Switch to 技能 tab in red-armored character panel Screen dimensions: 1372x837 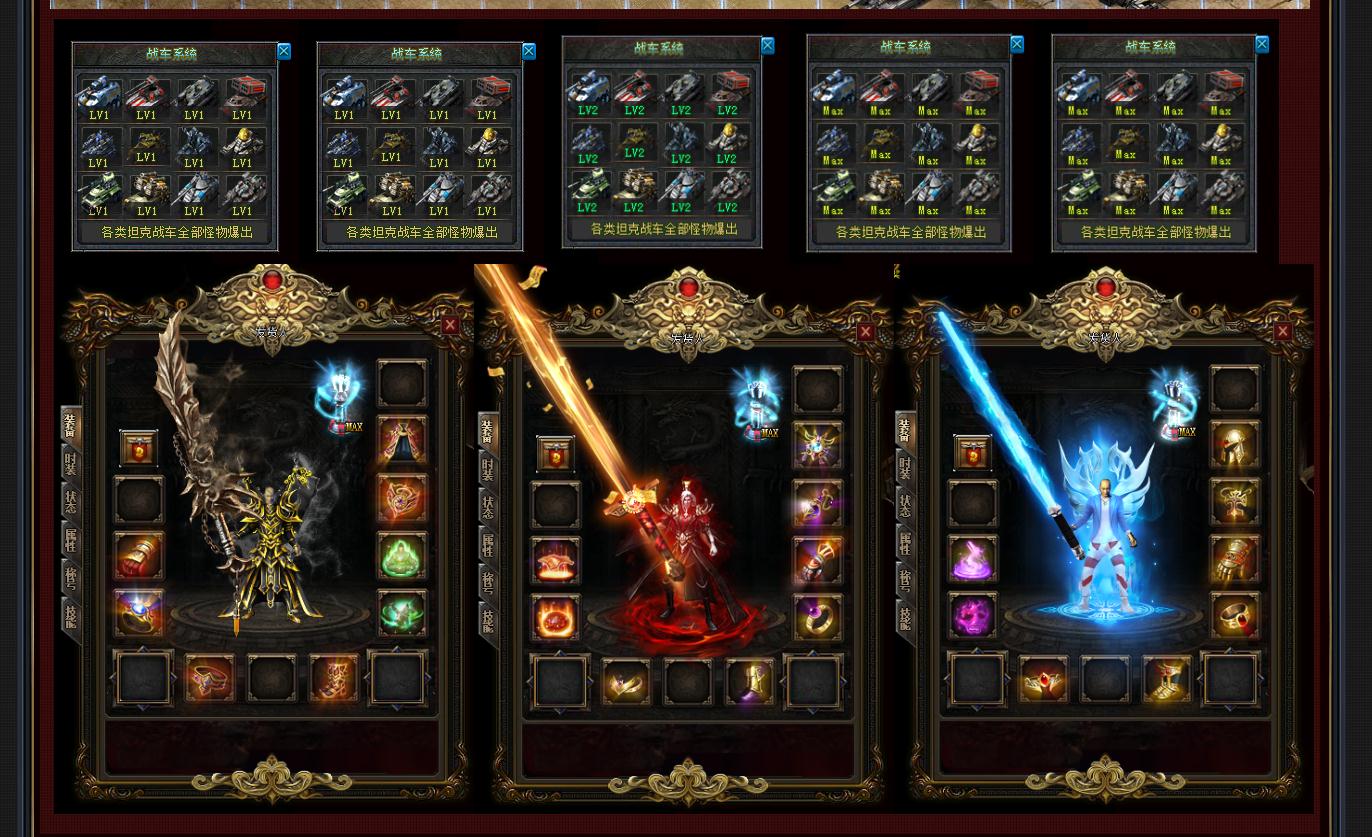[488, 620]
